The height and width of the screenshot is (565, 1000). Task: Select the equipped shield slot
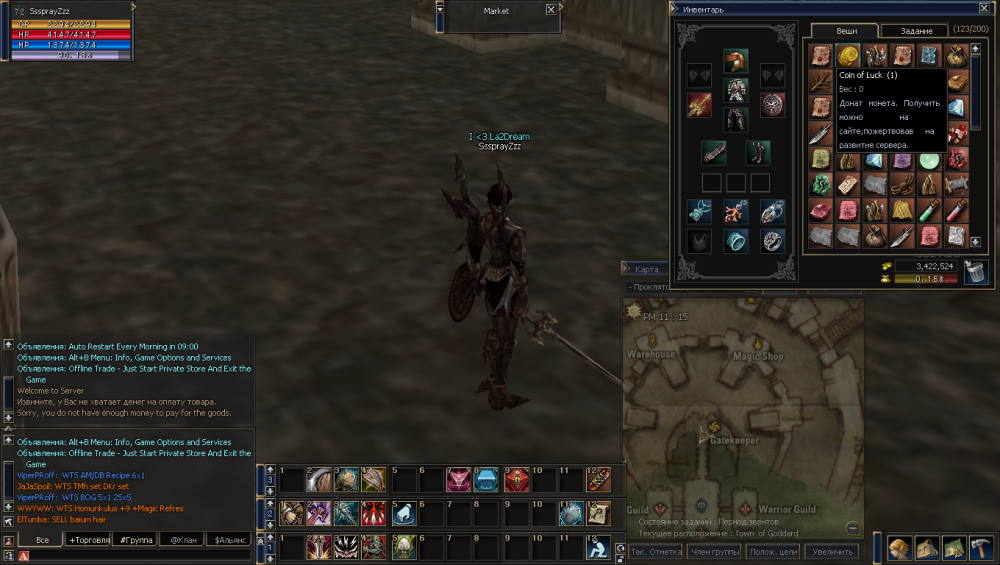773,105
